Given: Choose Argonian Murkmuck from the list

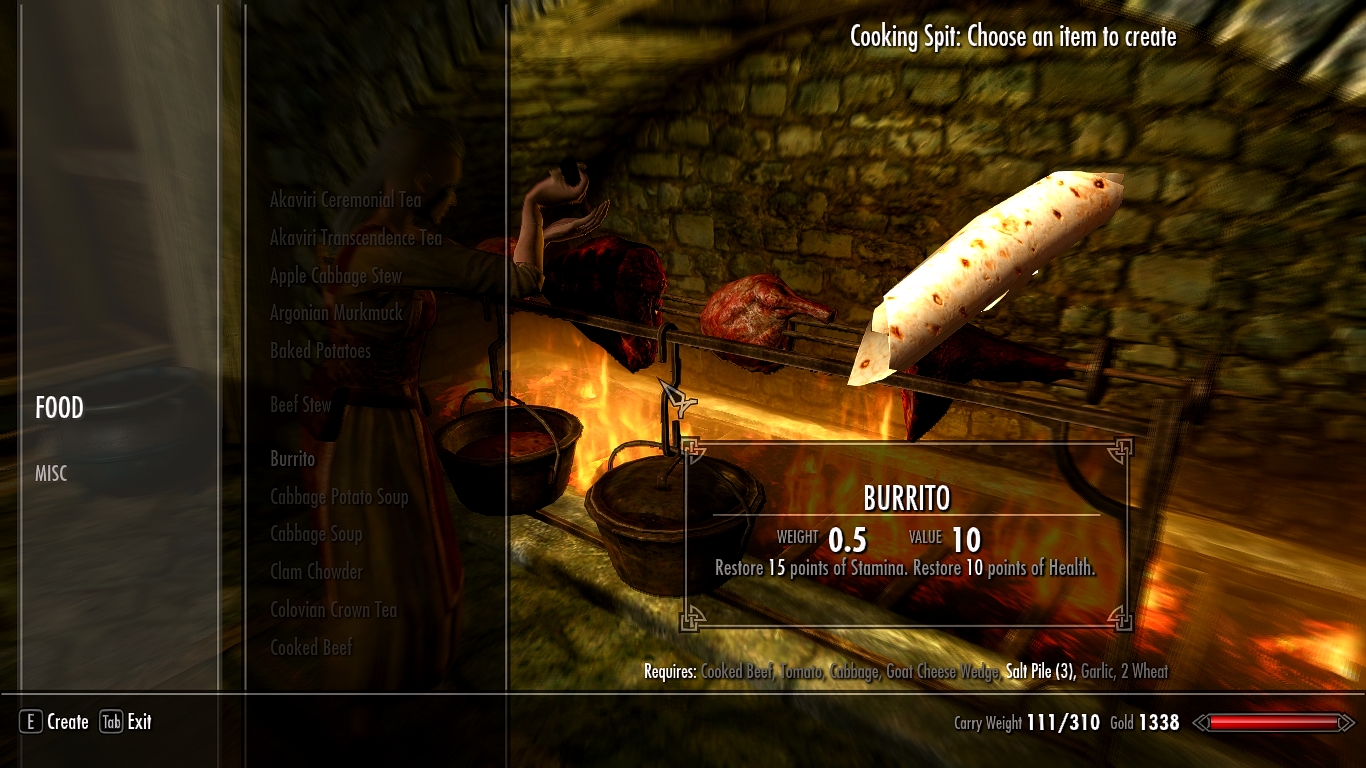Looking at the screenshot, I should point(336,313).
